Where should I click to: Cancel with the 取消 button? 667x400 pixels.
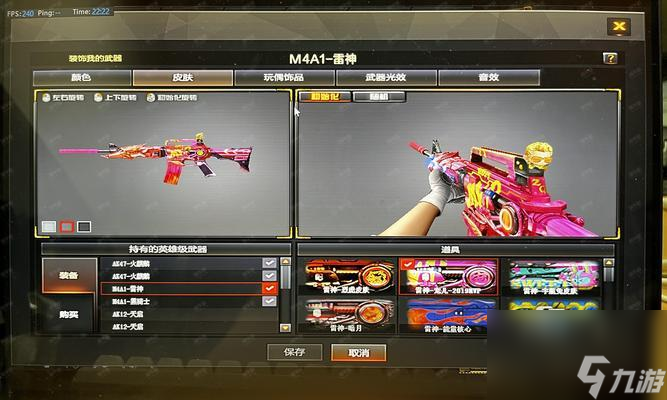tap(359, 352)
